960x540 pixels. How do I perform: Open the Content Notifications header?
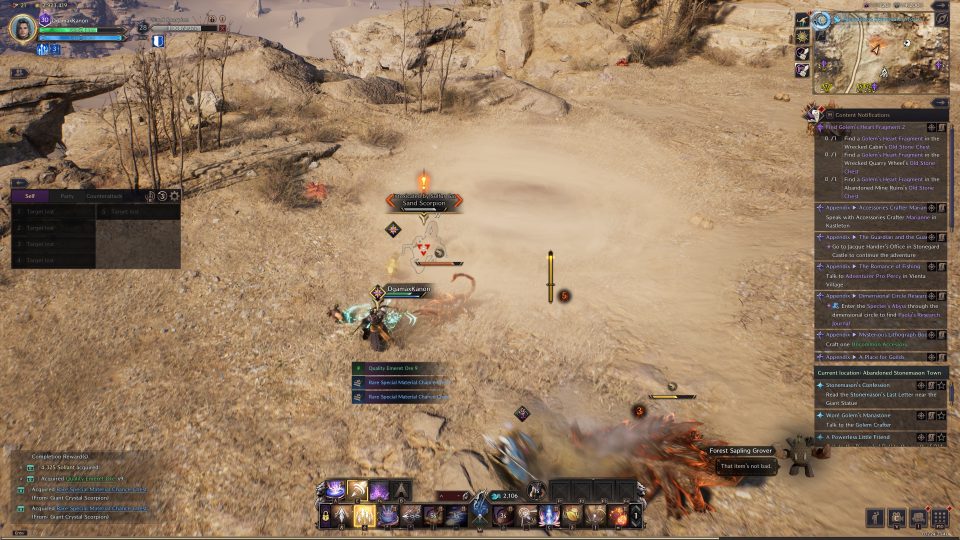coord(870,116)
